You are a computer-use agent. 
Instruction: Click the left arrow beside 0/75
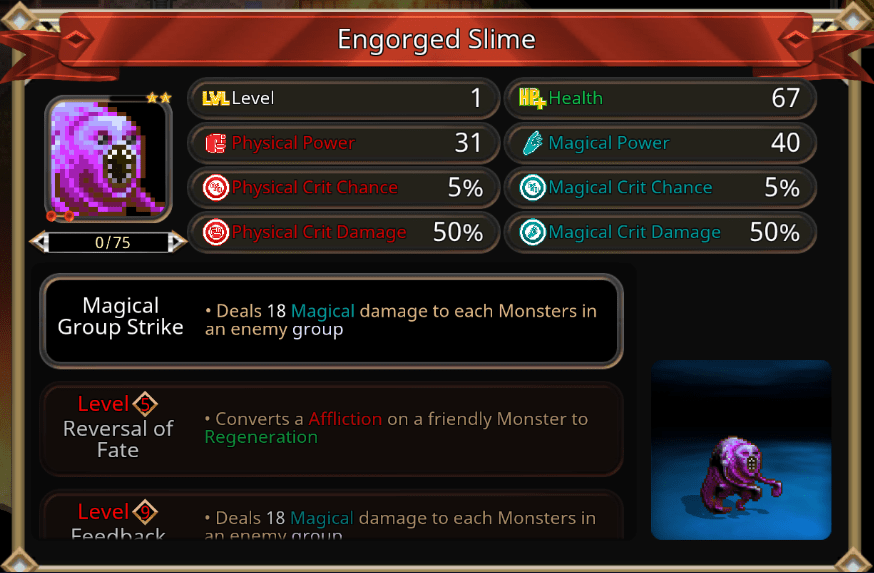[37, 241]
